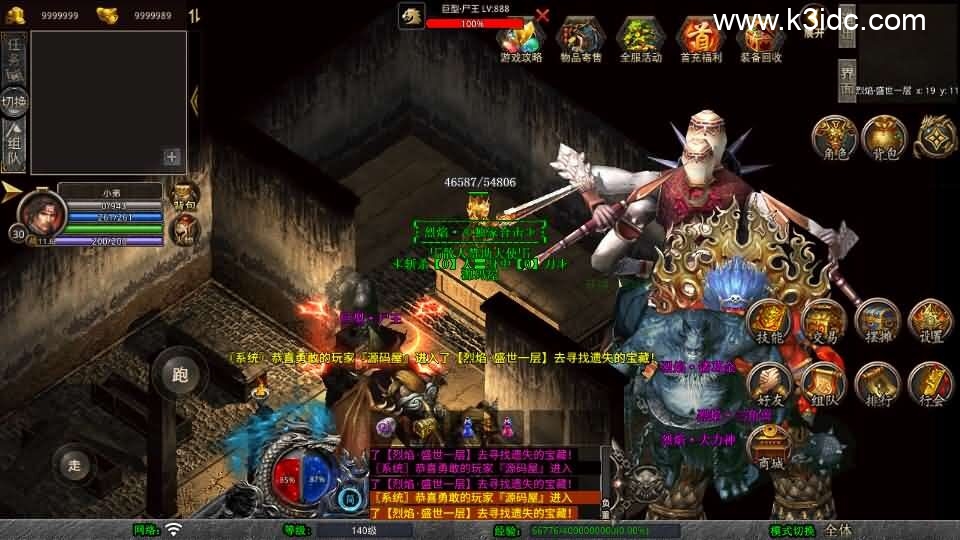Open the 排行 ranking menu
960x540 pixels.
point(877,383)
